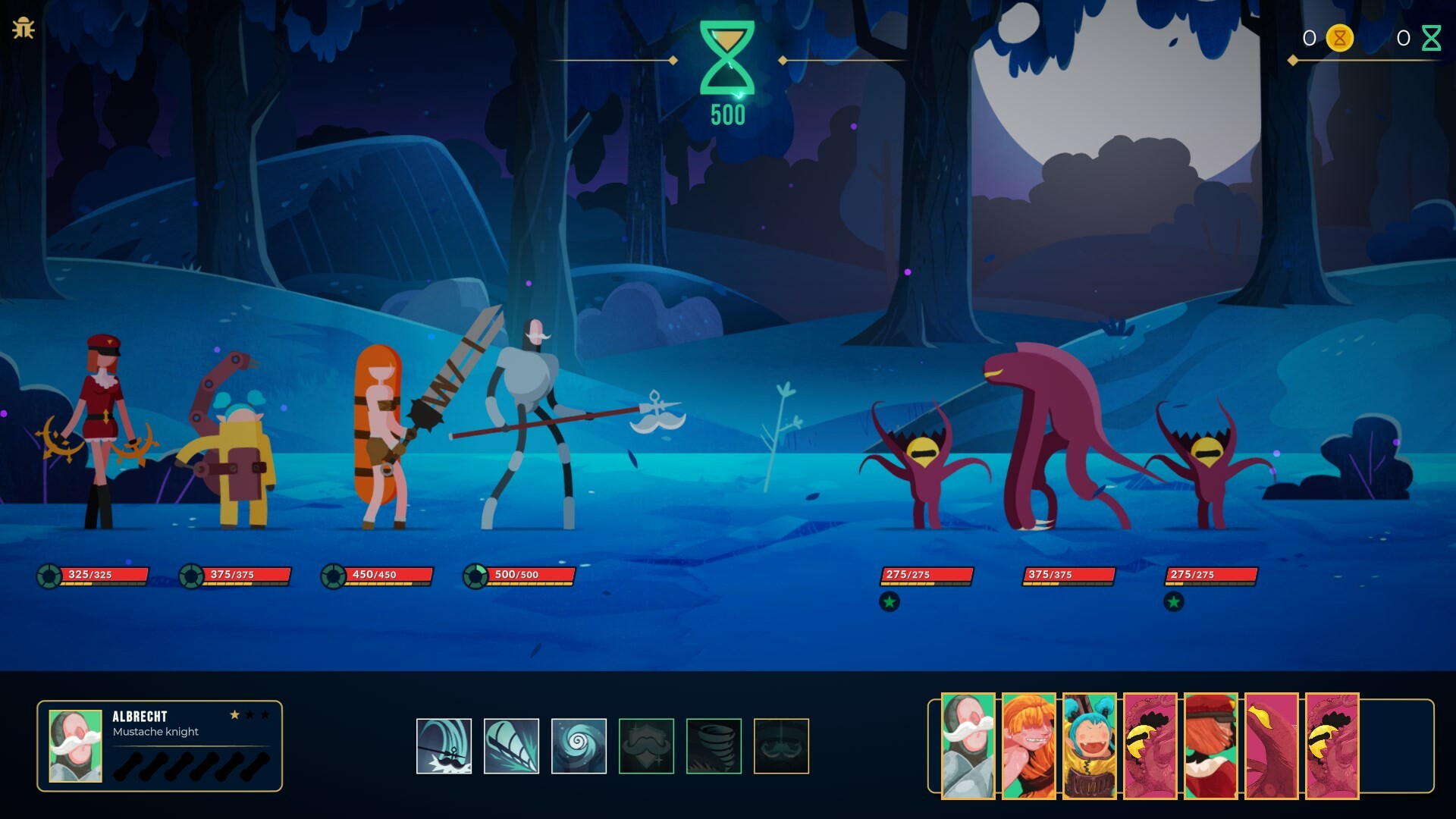
Task: Choose the piercing feather strike ability
Action: (x=512, y=745)
